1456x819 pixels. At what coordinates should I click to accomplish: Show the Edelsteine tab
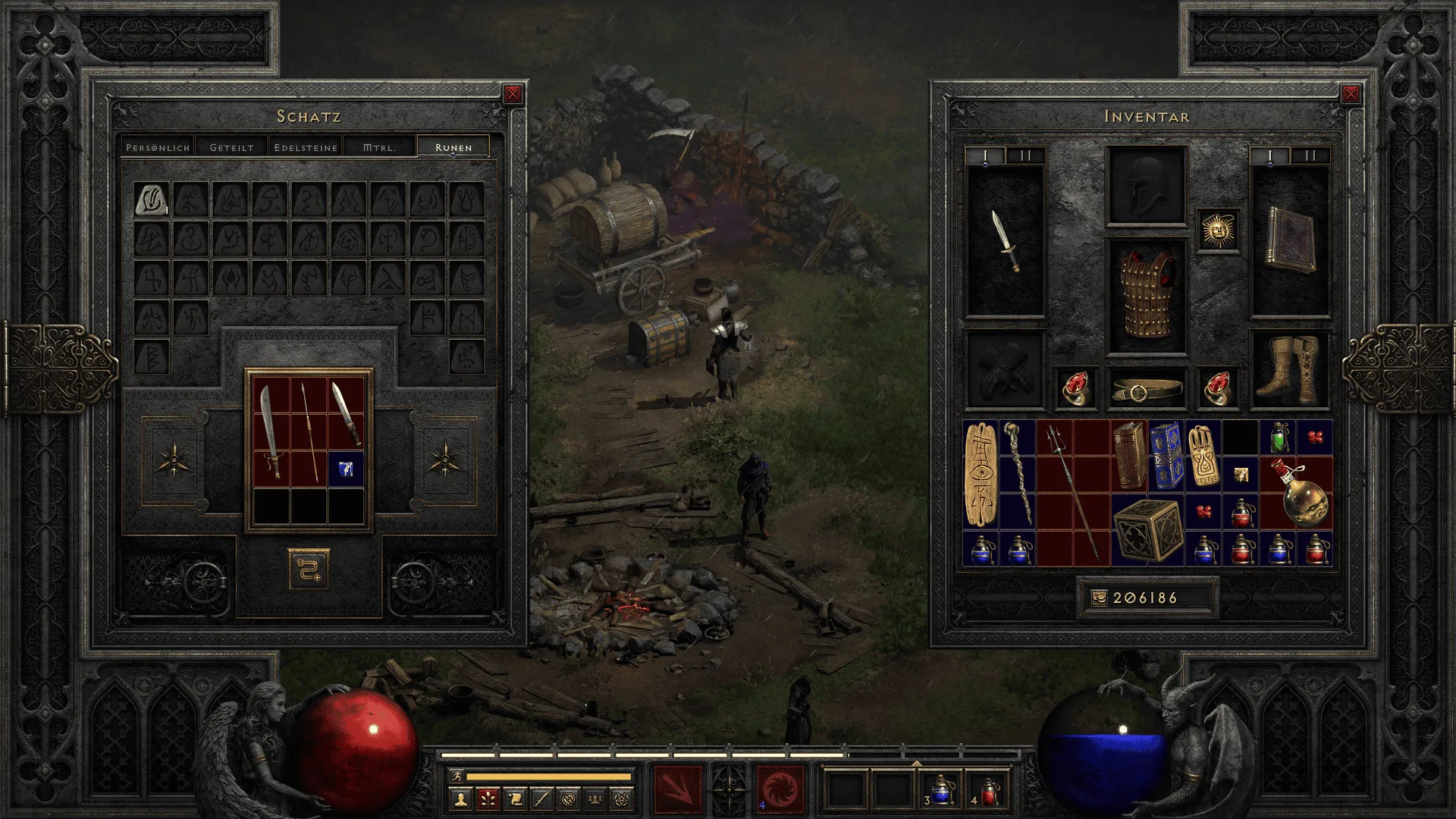(x=306, y=147)
